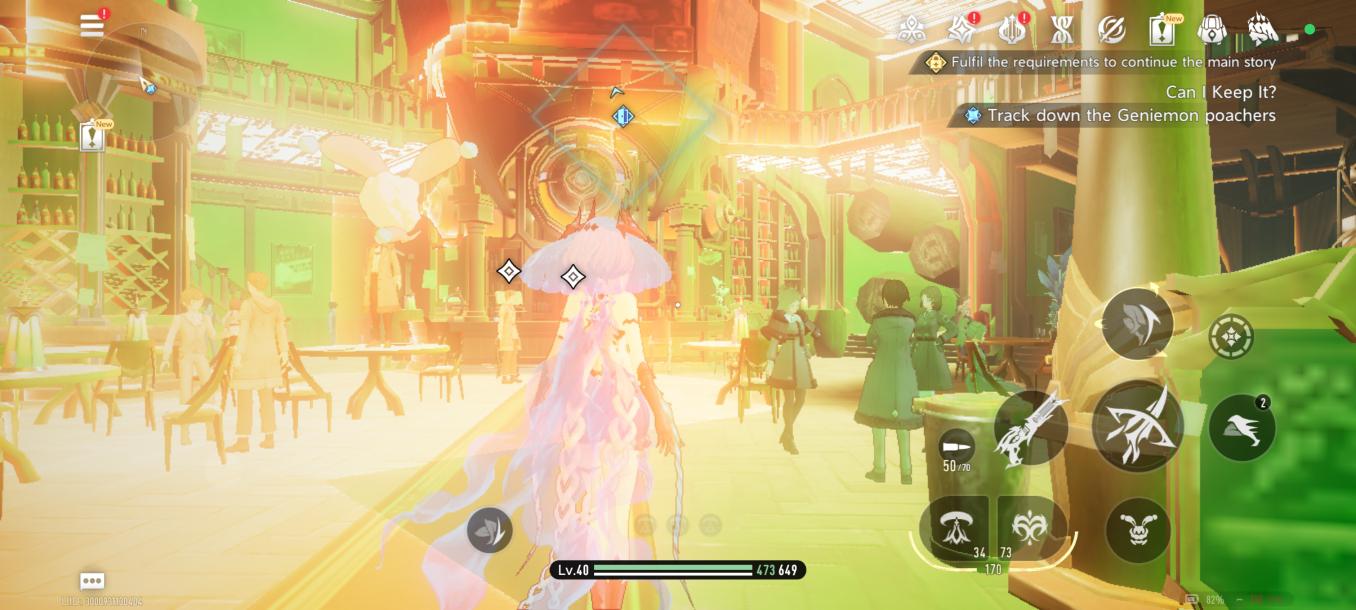This screenshot has width=1356, height=610.
Task: Open the beast head icon in top bar
Action: click(x=1263, y=30)
